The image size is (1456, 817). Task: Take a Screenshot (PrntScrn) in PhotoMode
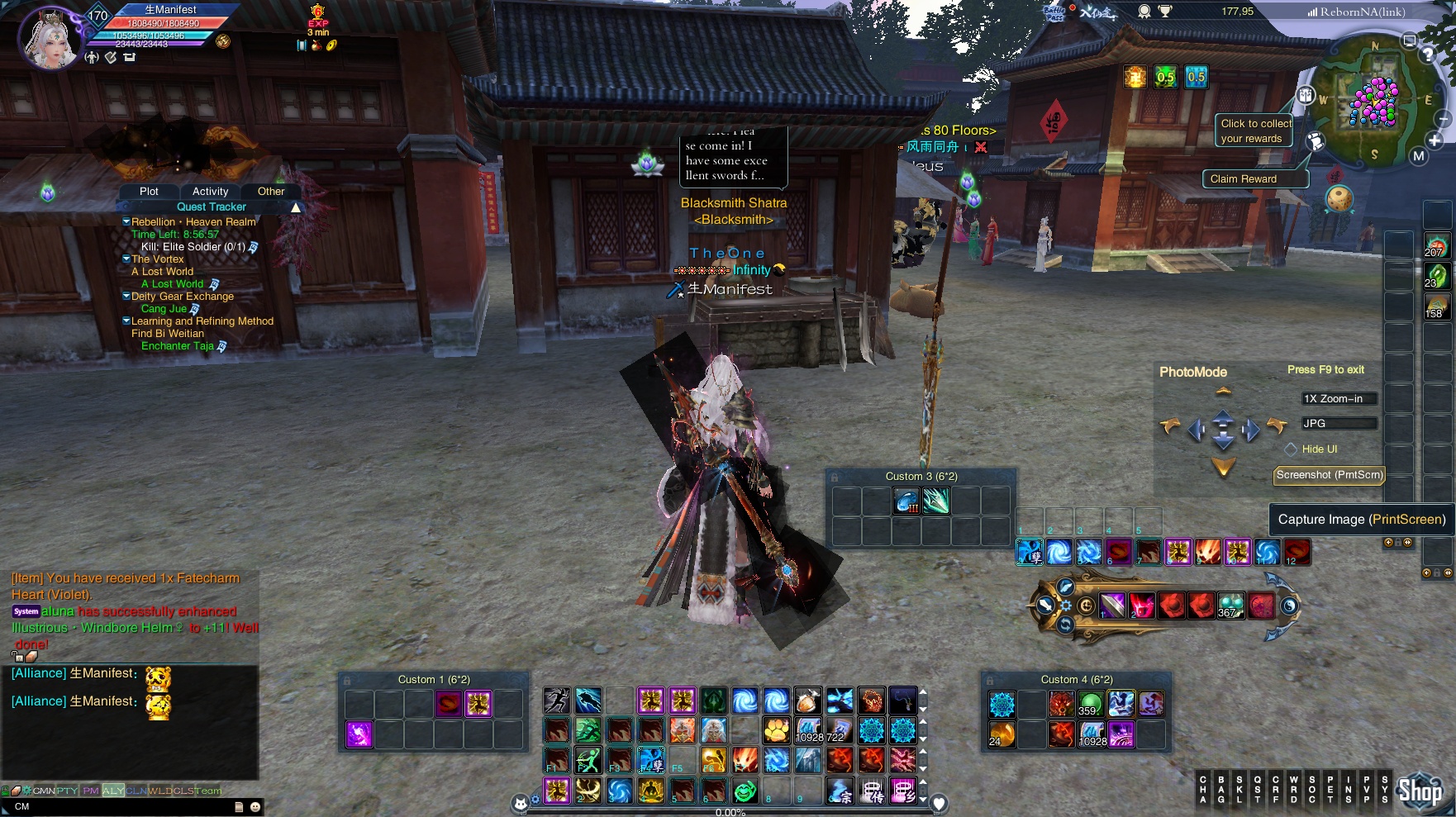tap(1329, 475)
